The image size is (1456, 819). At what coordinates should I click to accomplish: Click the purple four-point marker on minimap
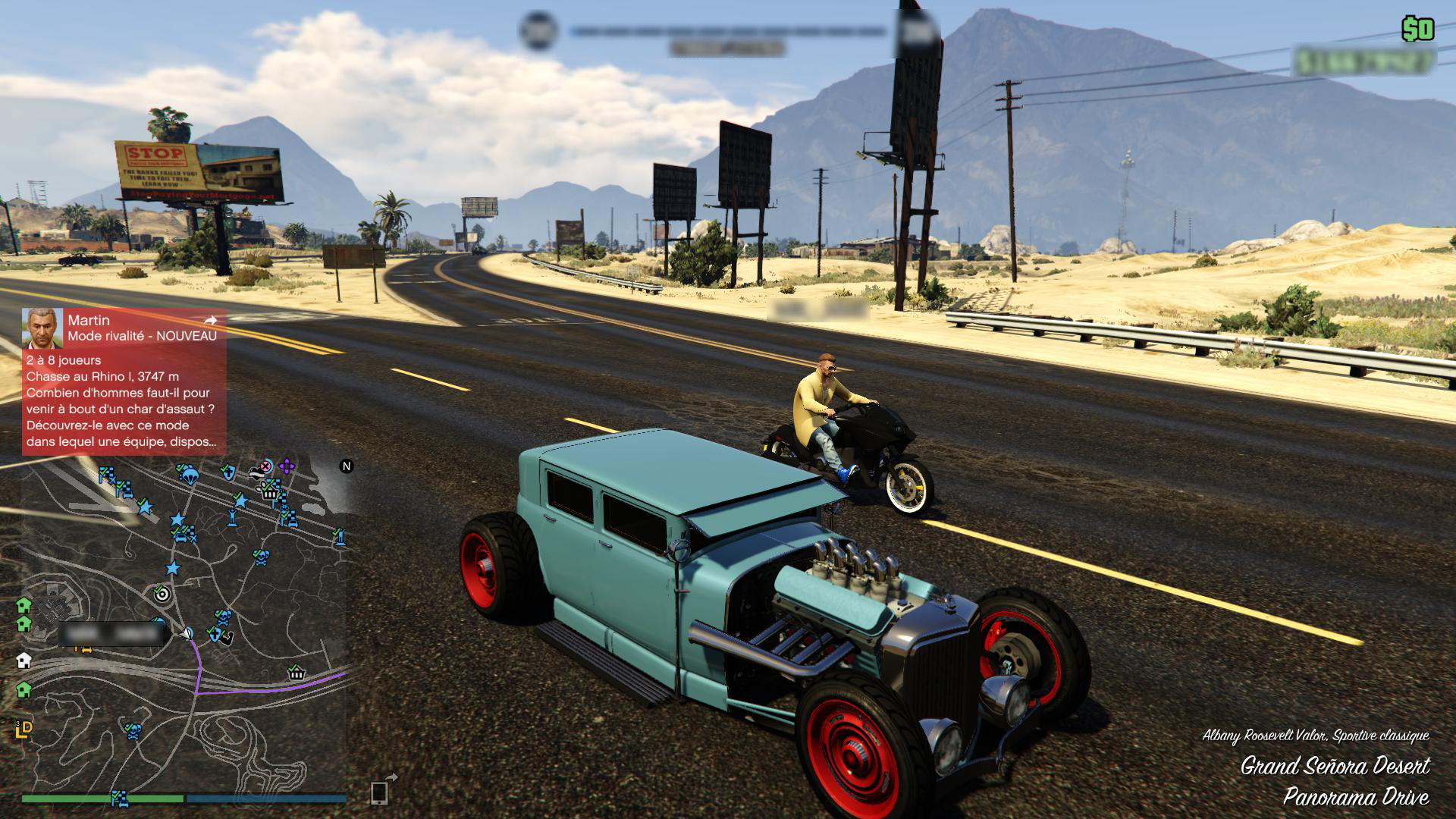pyautogui.click(x=286, y=466)
